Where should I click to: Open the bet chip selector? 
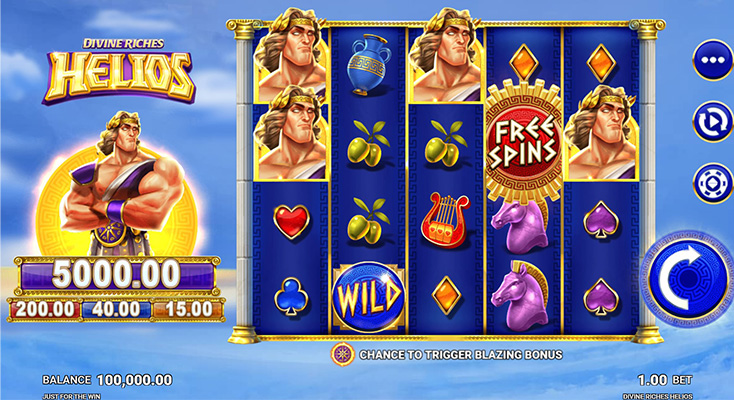click(x=712, y=183)
